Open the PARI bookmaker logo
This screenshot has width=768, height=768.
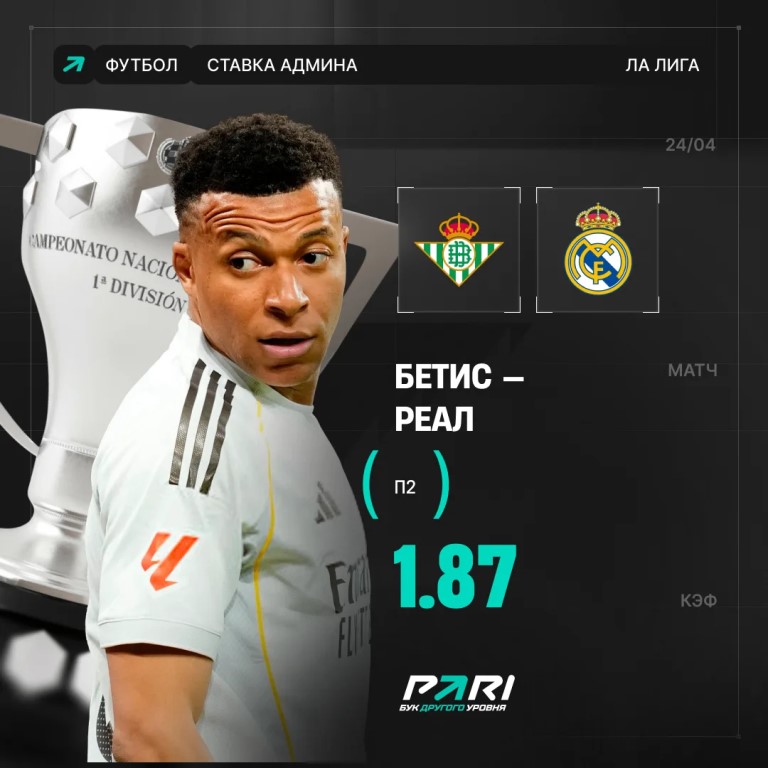457,693
